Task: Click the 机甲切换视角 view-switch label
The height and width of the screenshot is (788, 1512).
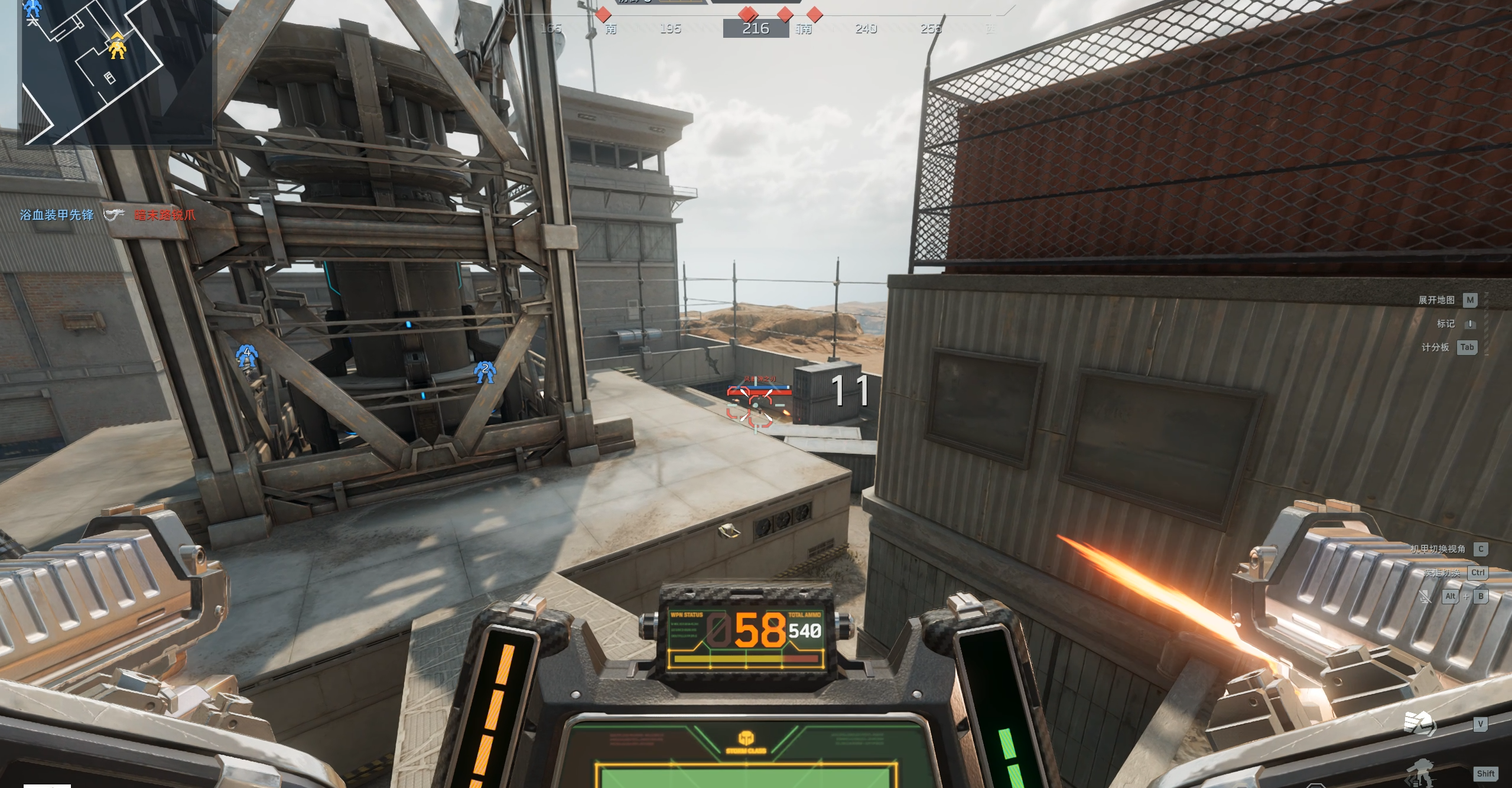Action: point(1438,549)
